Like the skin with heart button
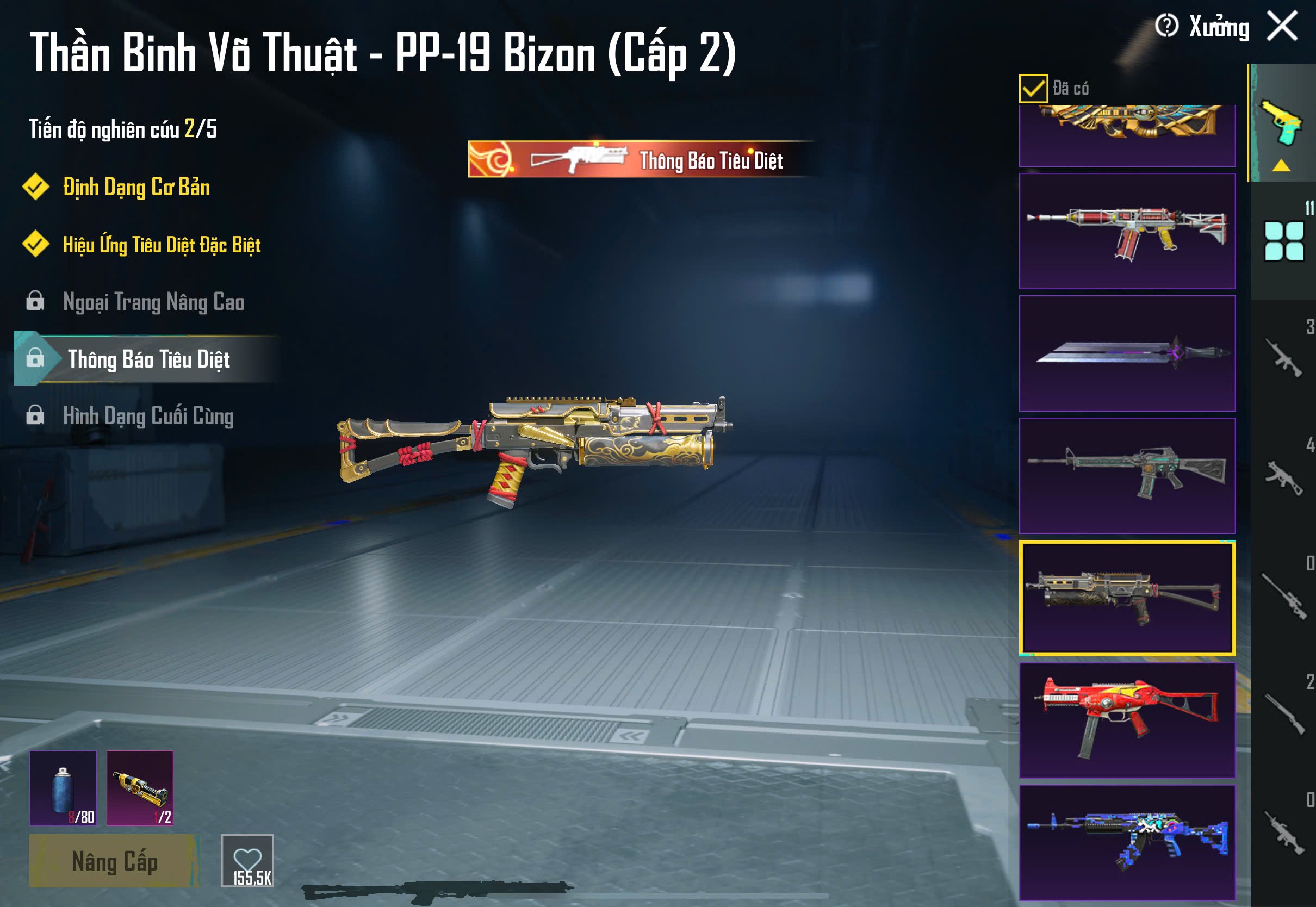 [x=247, y=860]
